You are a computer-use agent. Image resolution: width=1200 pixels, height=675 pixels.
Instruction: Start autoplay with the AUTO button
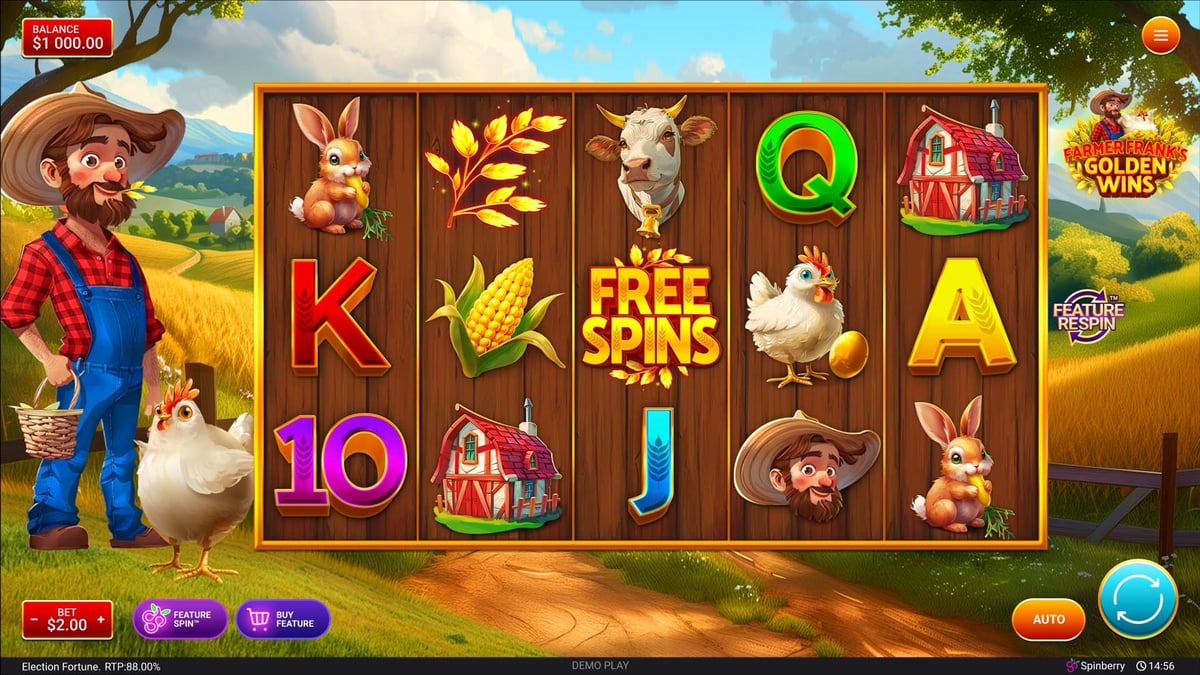pyautogui.click(x=1048, y=620)
